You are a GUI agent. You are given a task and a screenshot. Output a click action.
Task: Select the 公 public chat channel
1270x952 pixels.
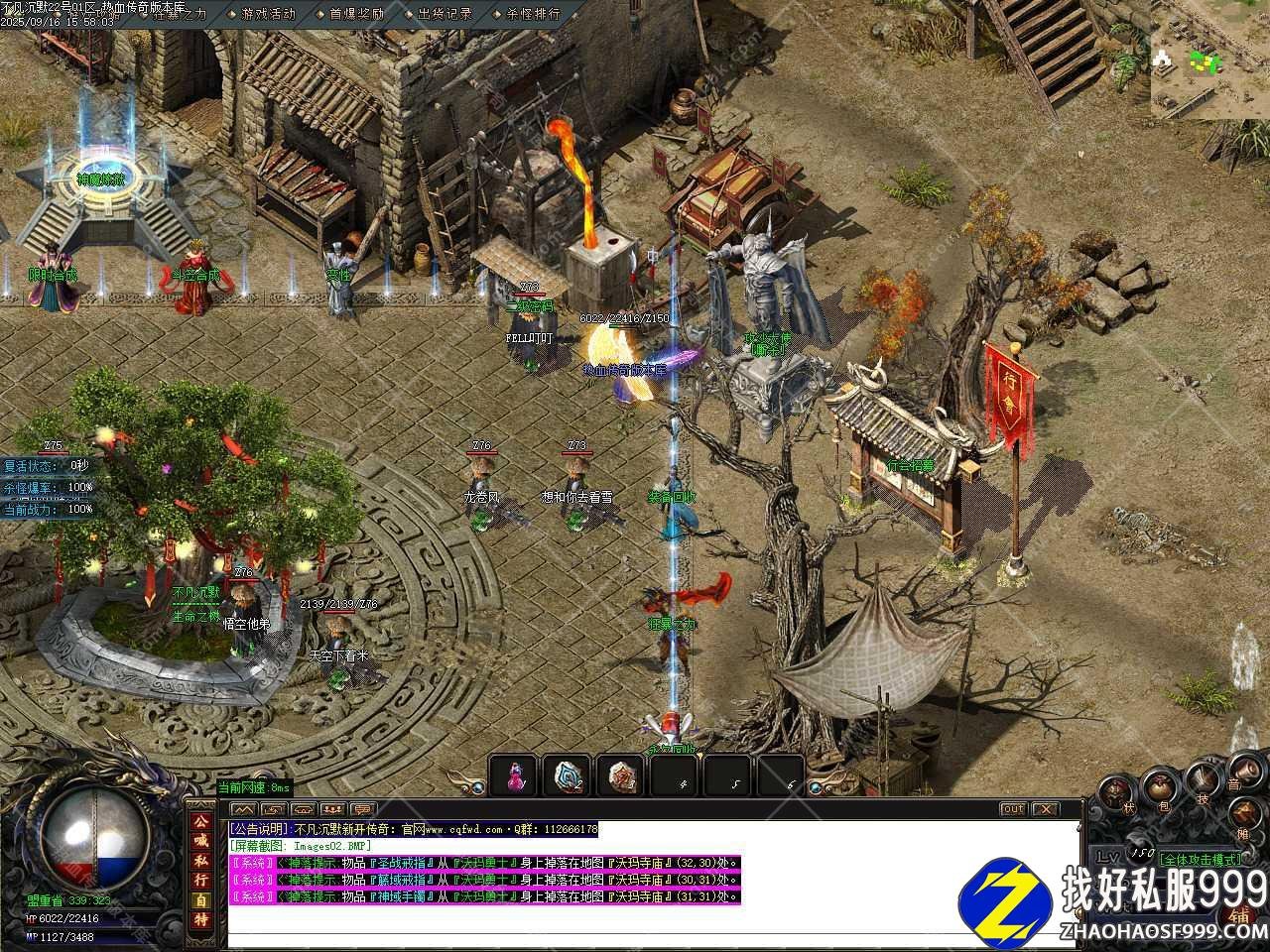[200, 822]
